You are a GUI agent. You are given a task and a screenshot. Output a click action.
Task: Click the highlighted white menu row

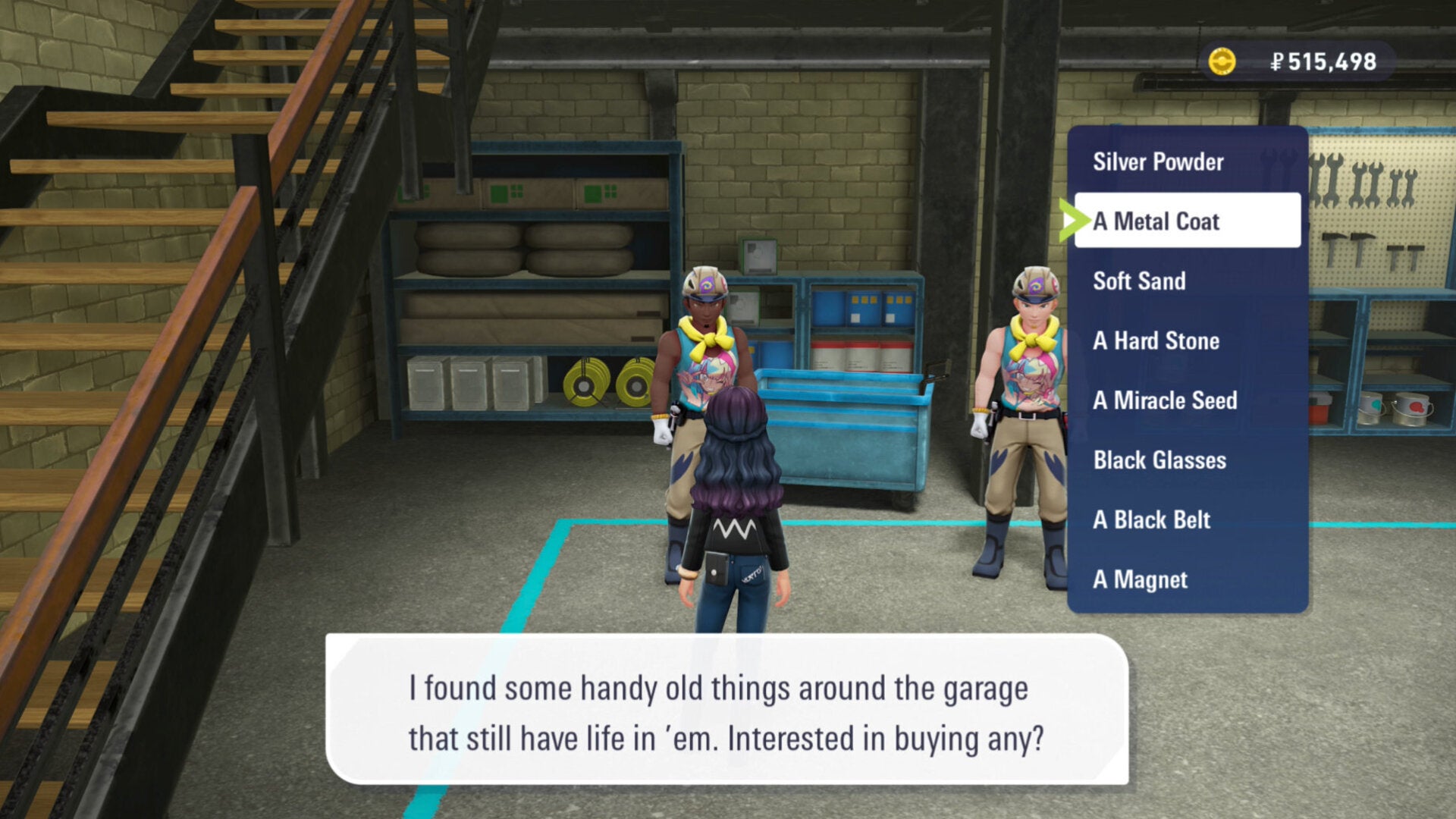tap(1187, 221)
